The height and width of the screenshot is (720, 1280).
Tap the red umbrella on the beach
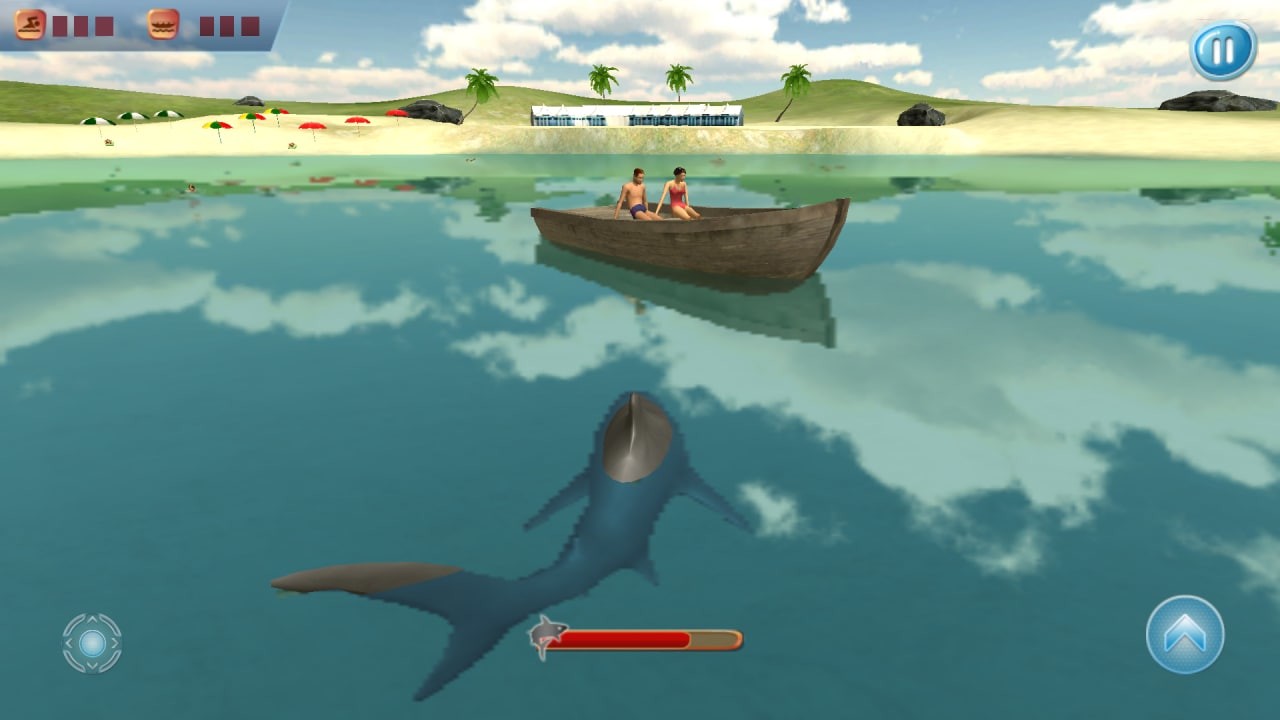[x=312, y=126]
